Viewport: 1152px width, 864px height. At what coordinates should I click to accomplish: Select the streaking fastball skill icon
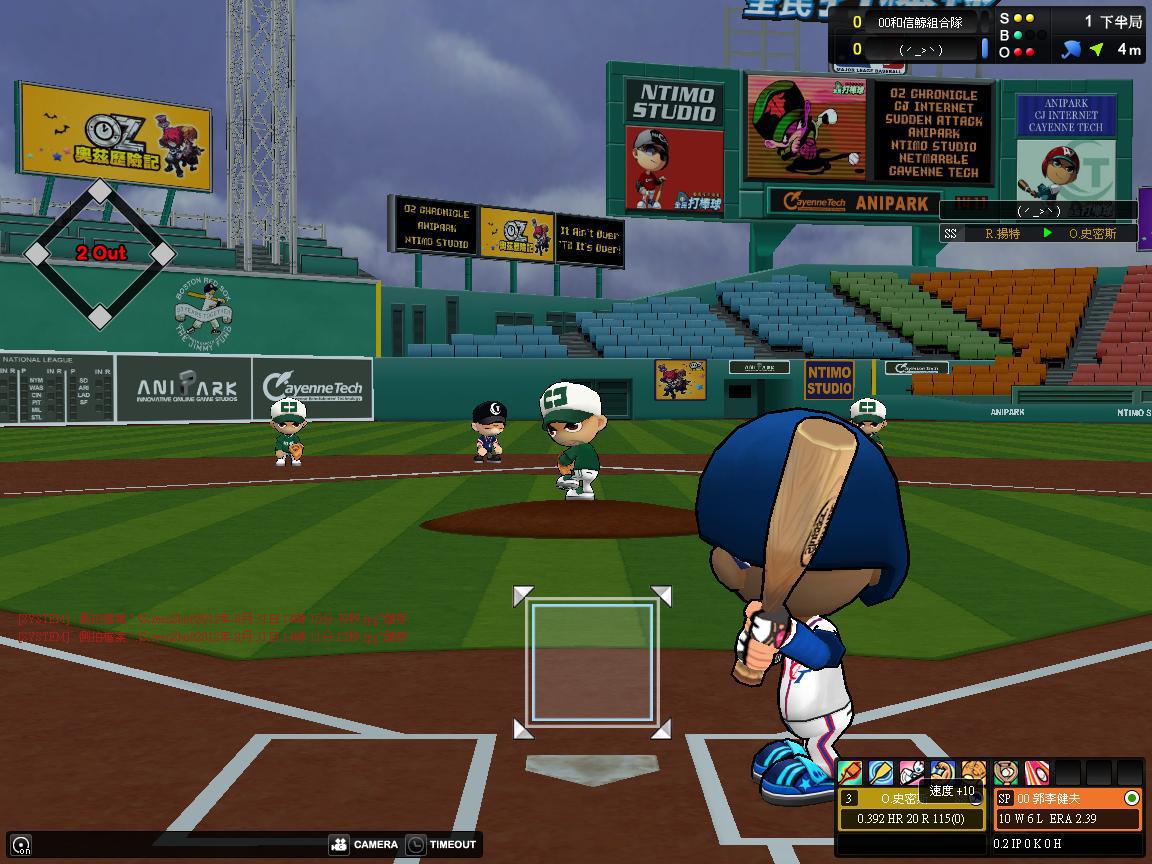(x=1037, y=773)
